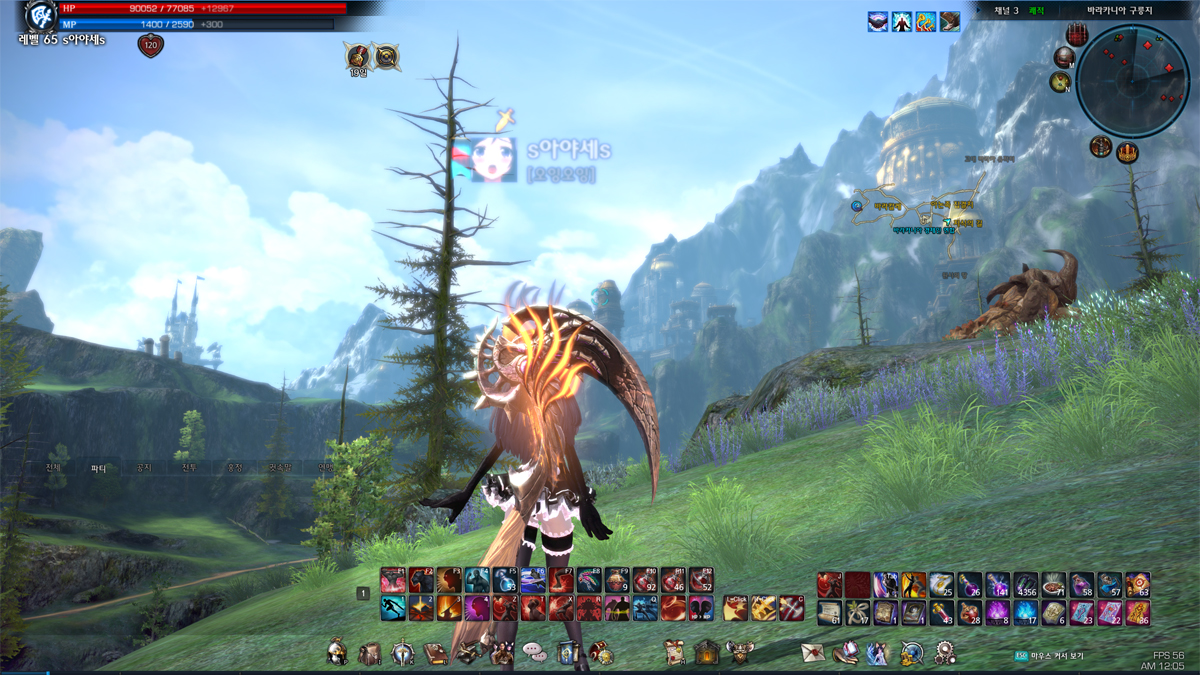The height and width of the screenshot is (675, 1200).
Task: Switch to the 전체 chat tab
Action: point(54,467)
